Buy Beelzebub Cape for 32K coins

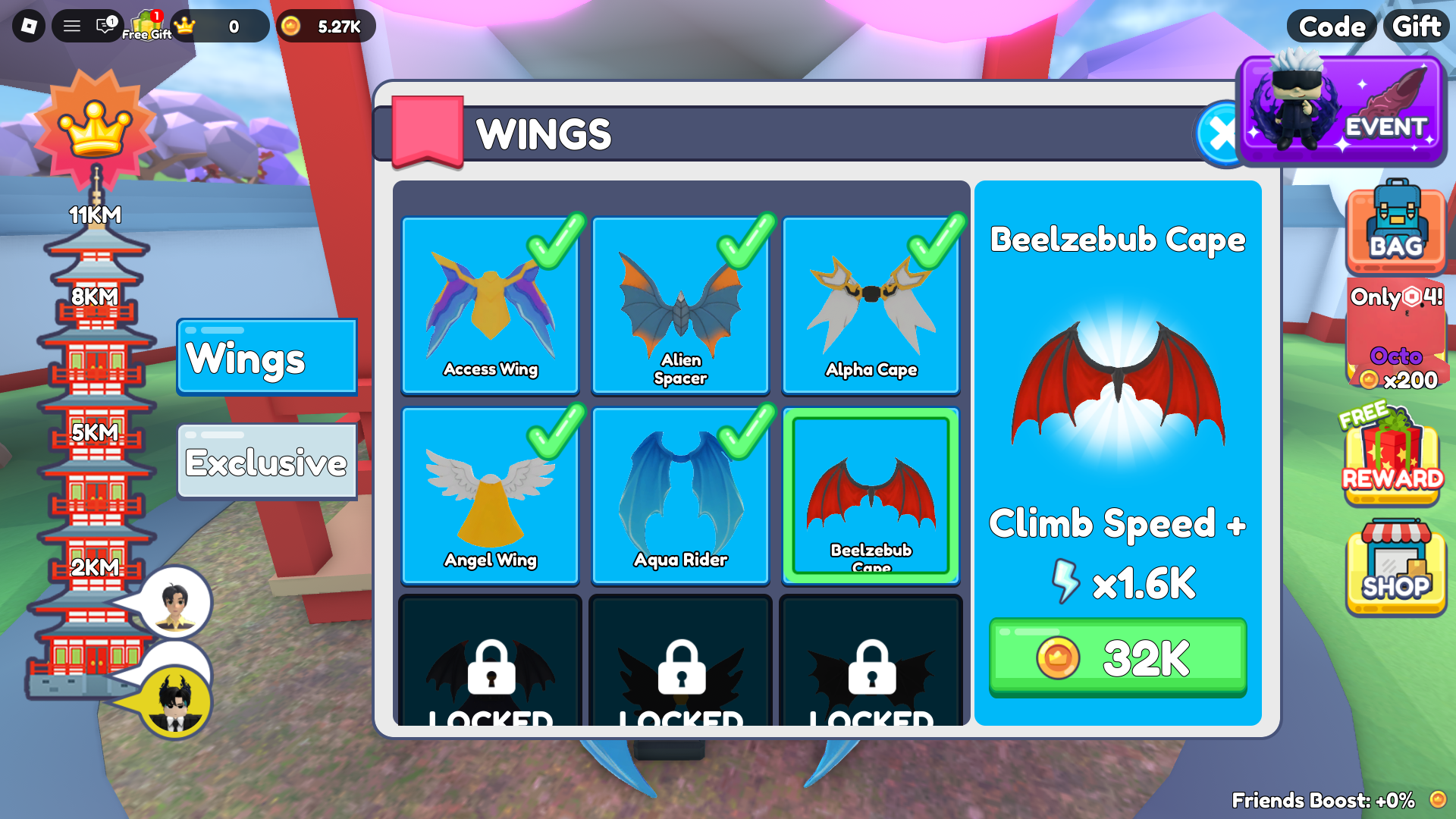[x=1117, y=657]
